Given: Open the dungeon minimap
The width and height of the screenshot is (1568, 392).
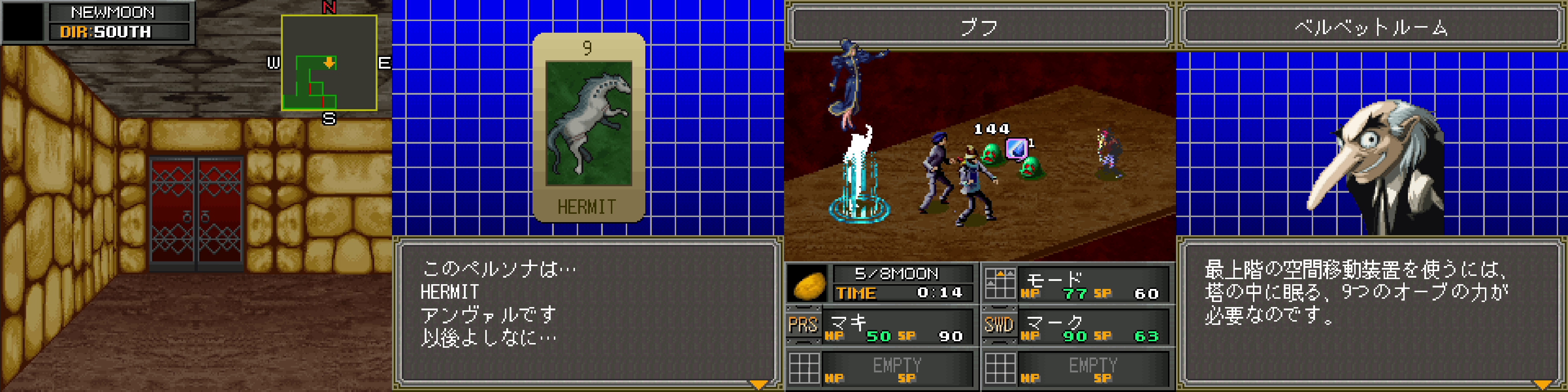Looking at the screenshot, I should point(329,63).
